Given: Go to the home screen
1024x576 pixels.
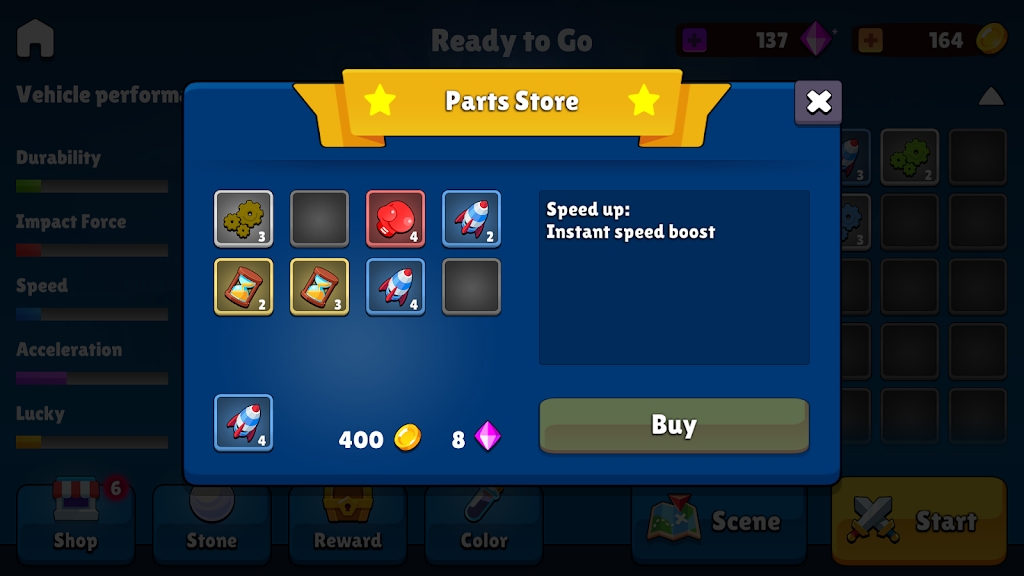Looking at the screenshot, I should point(36,40).
